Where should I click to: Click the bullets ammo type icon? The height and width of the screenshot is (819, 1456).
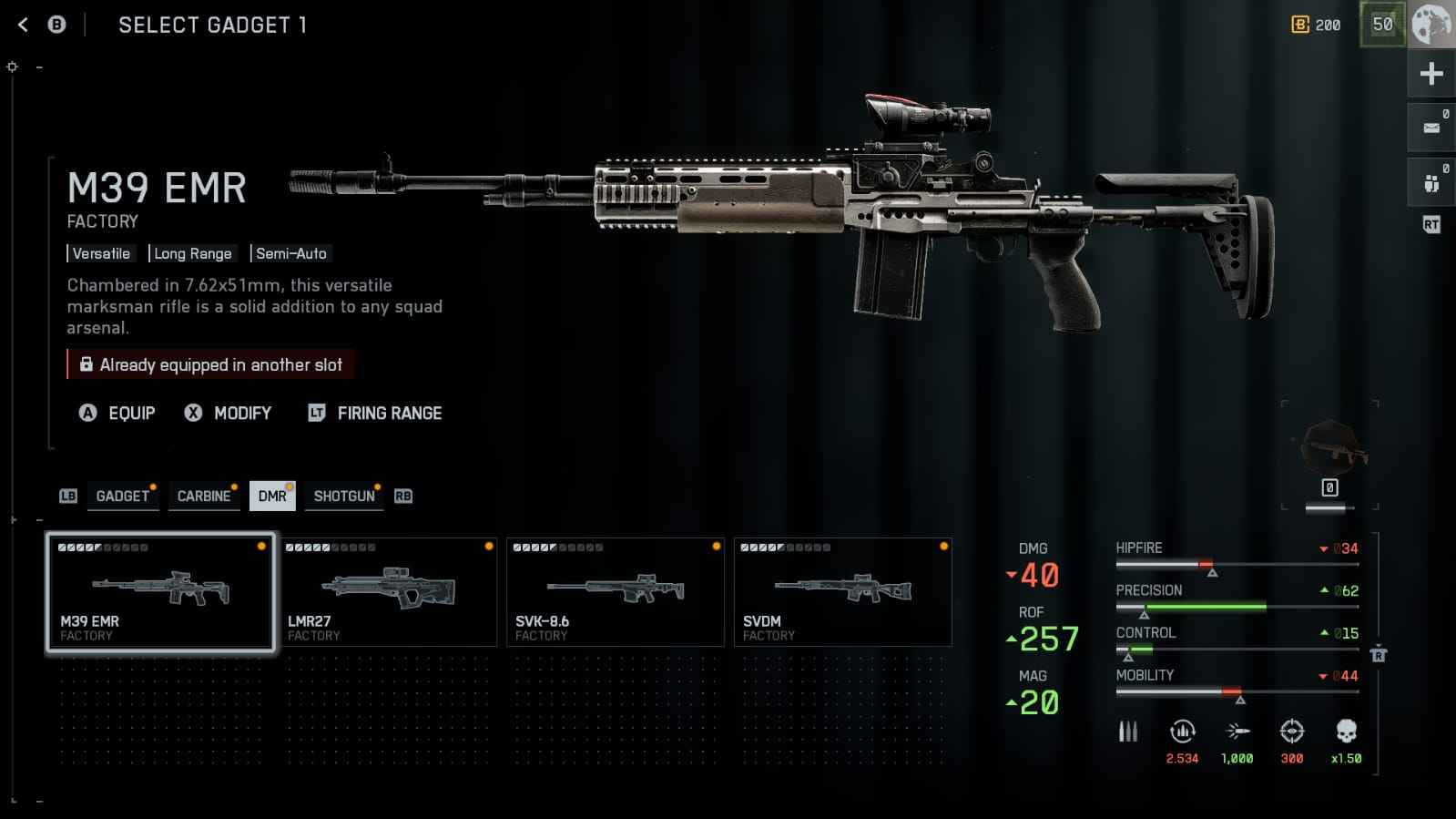1128,732
